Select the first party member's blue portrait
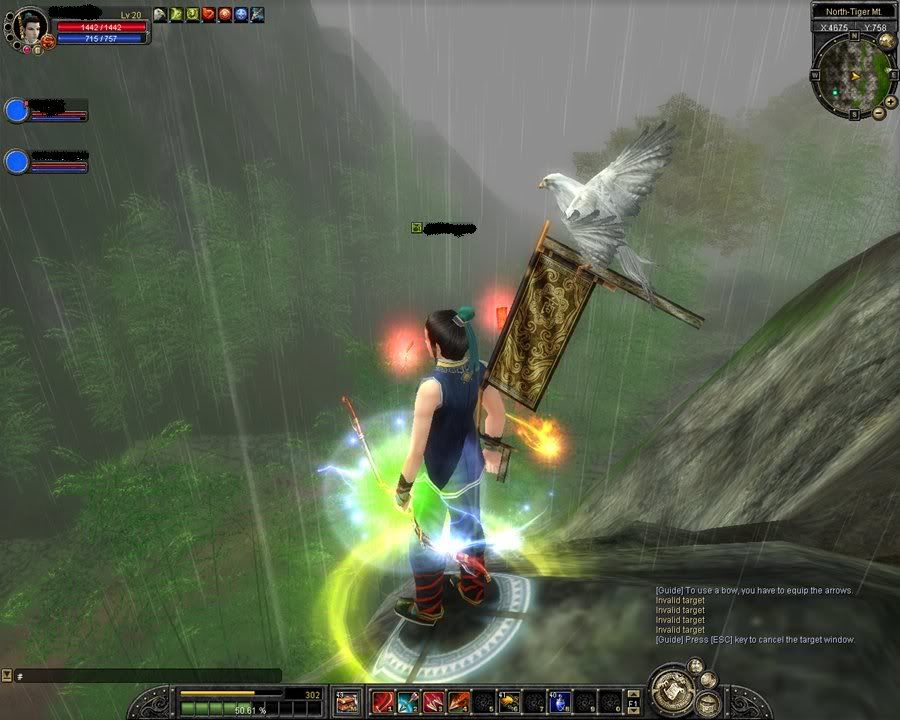The height and width of the screenshot is (720, 900). tap(16, 110)
